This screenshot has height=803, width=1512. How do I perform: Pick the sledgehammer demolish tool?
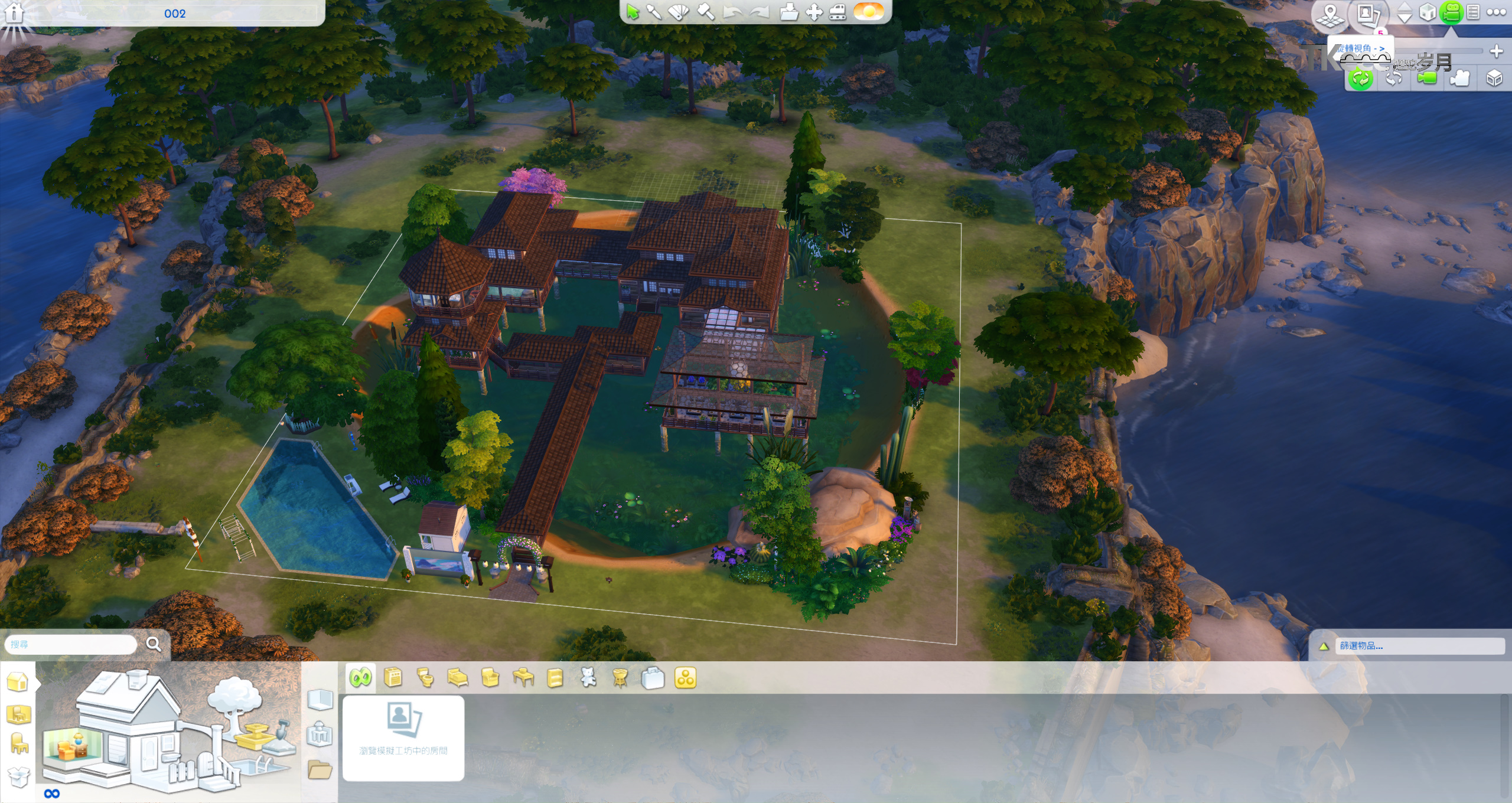[x=706, y=12]
